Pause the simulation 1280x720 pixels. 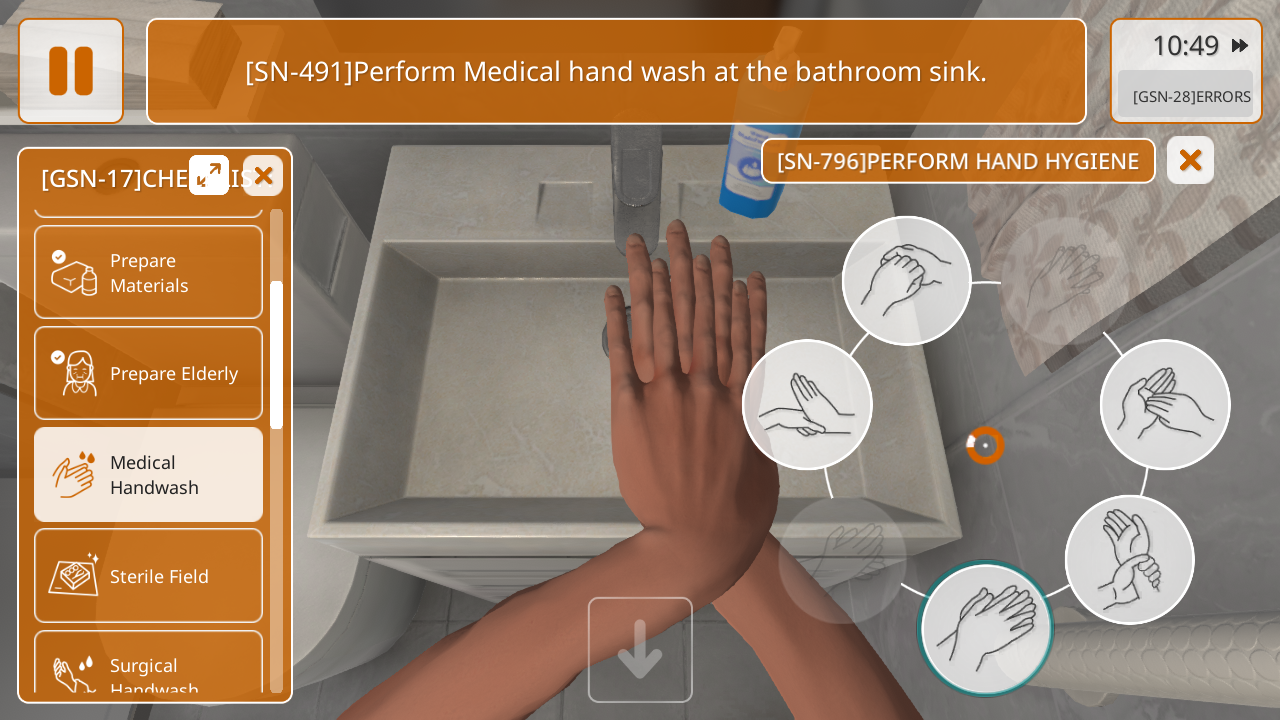[71, 71]
